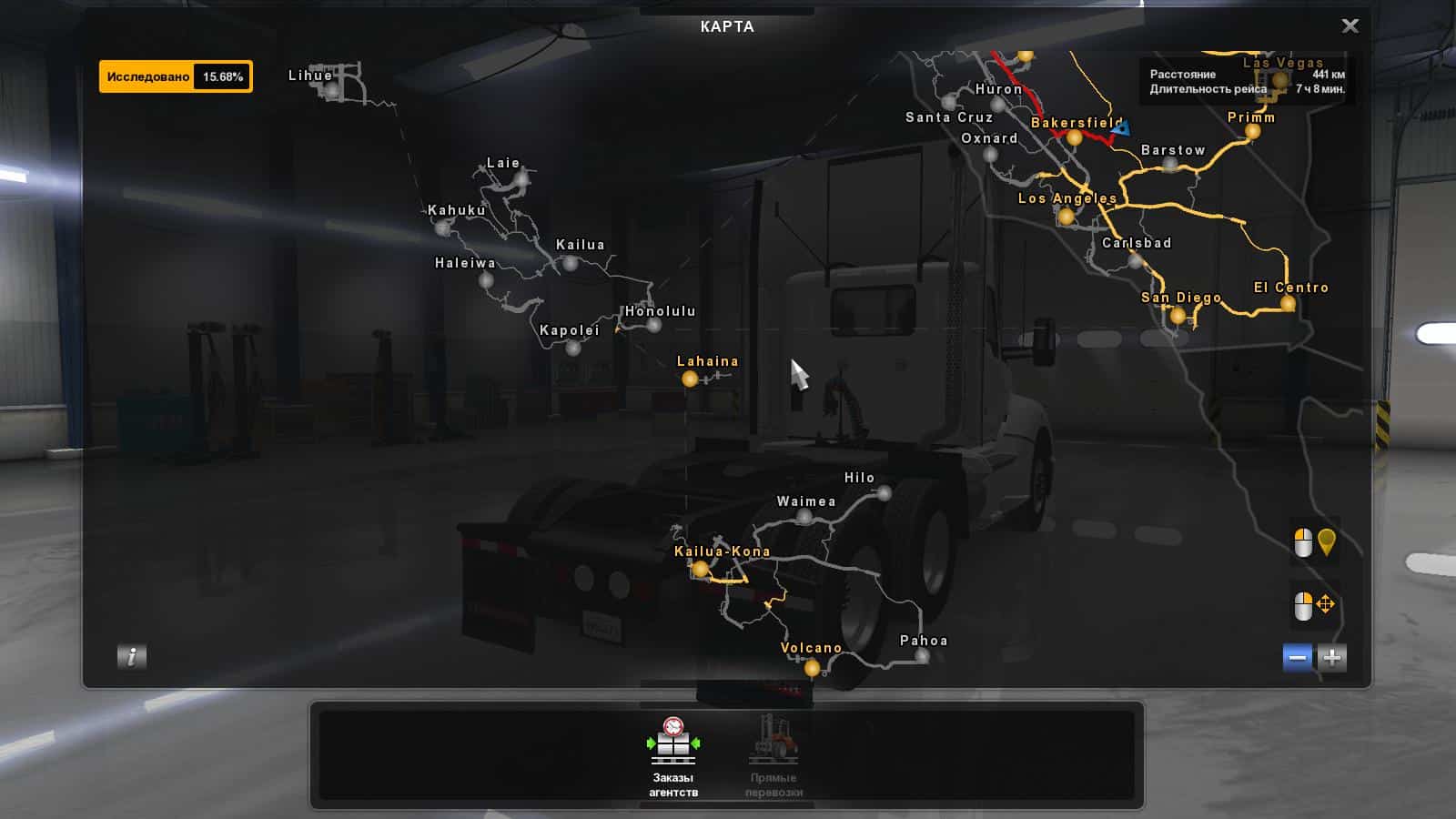This screenshot has width=1456, height=819.
Task: Select the Barstow city marker
Action: pos(1171,165)
